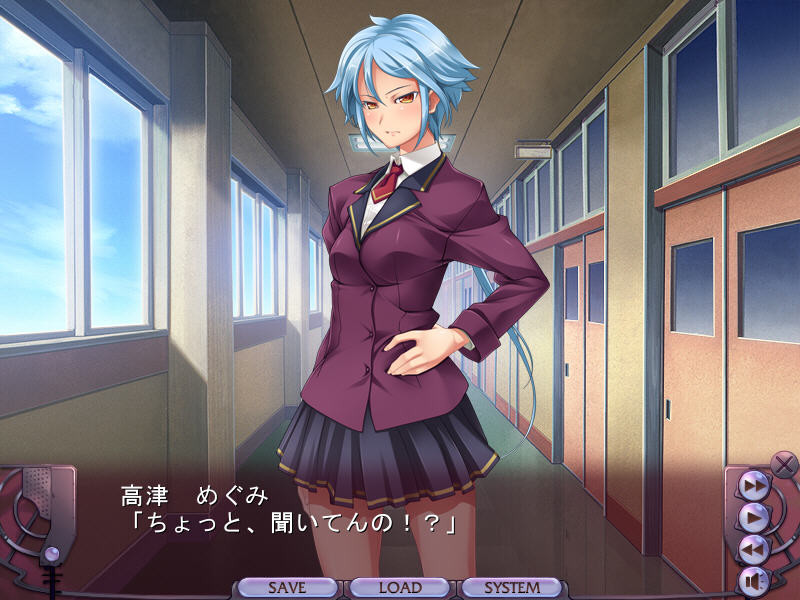Open the SYSTEM settings menu

[512, 588]
